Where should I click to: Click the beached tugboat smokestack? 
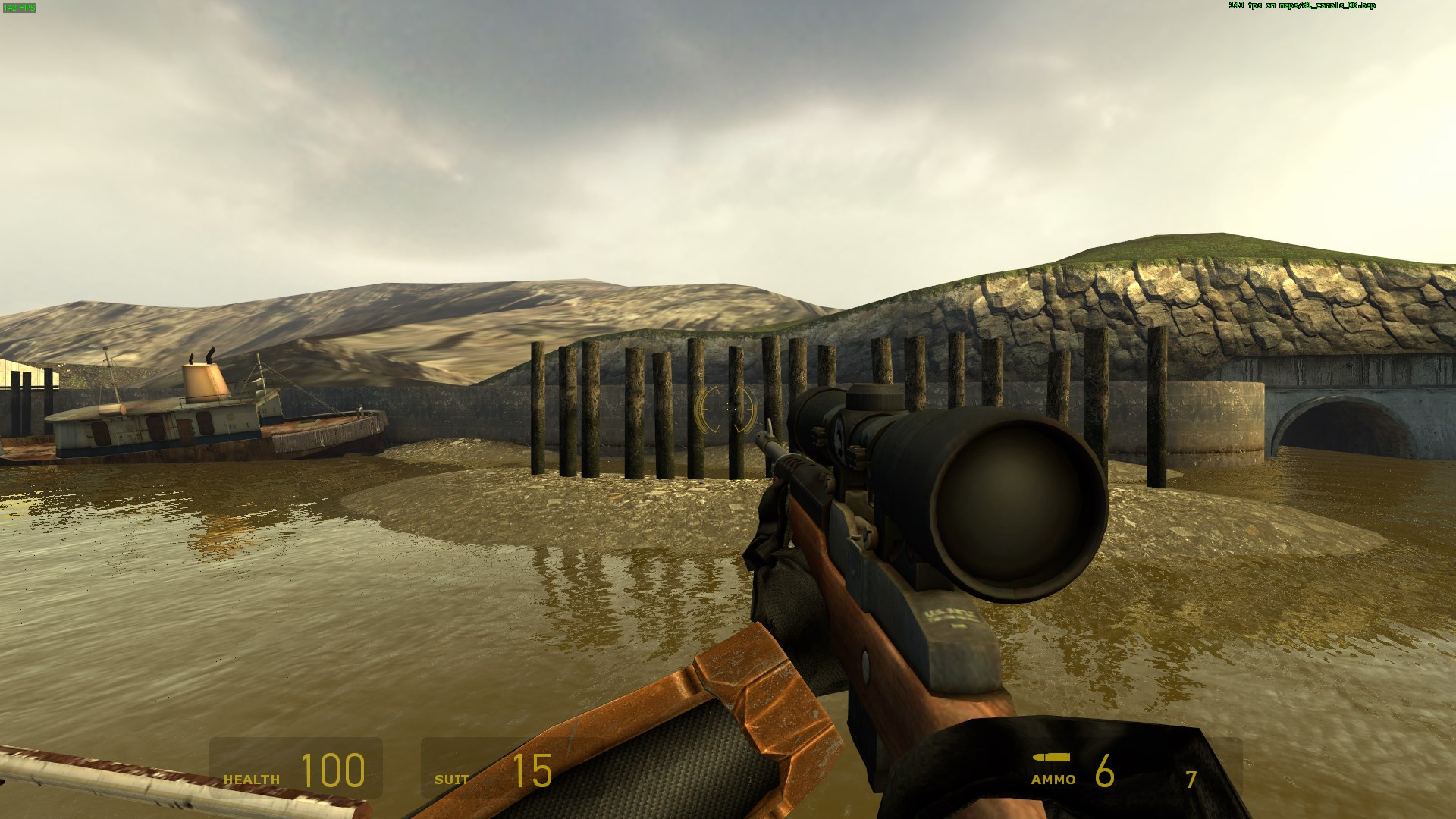point(203,379)
